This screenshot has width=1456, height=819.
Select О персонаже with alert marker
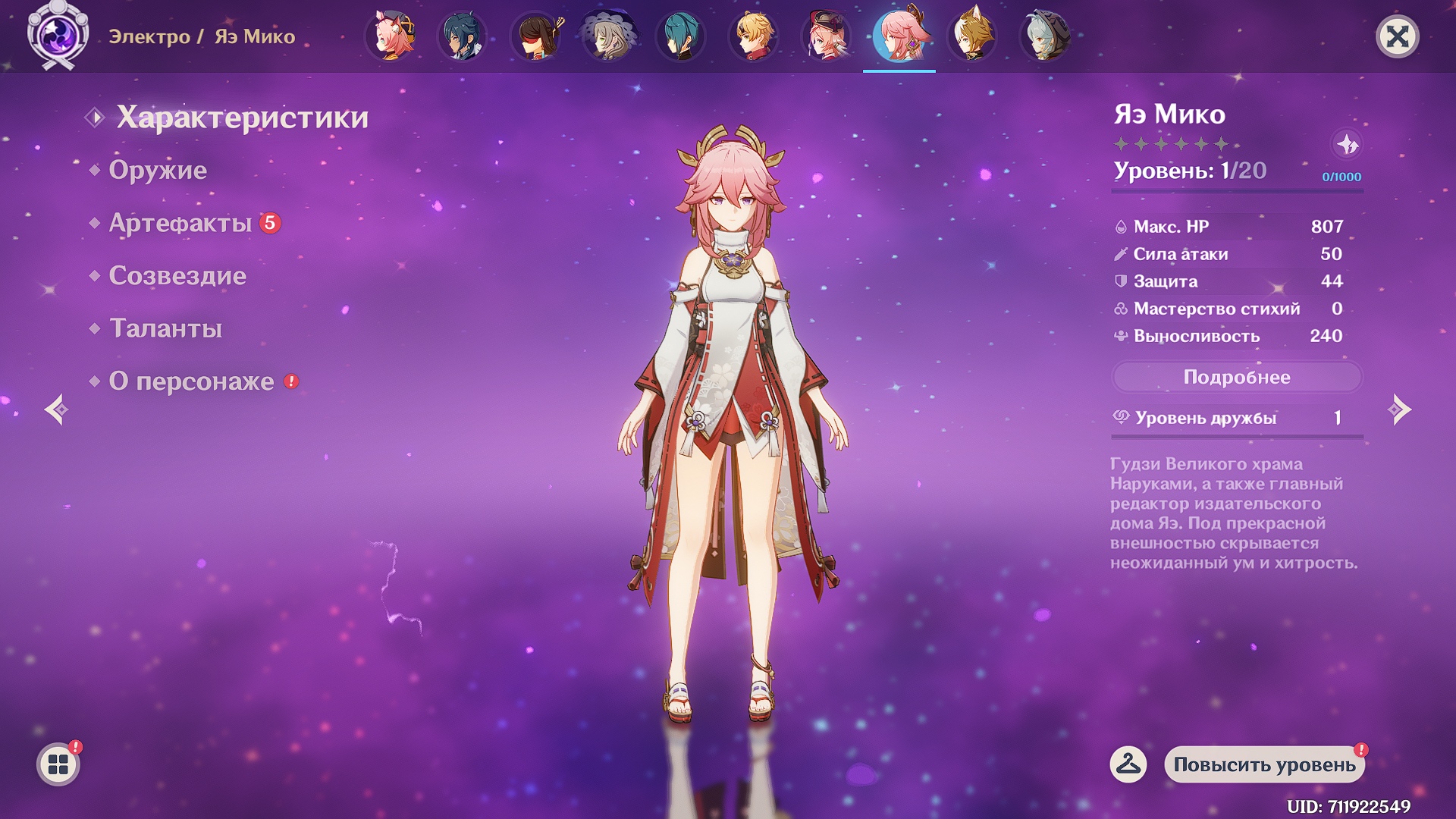pos(192,381)
